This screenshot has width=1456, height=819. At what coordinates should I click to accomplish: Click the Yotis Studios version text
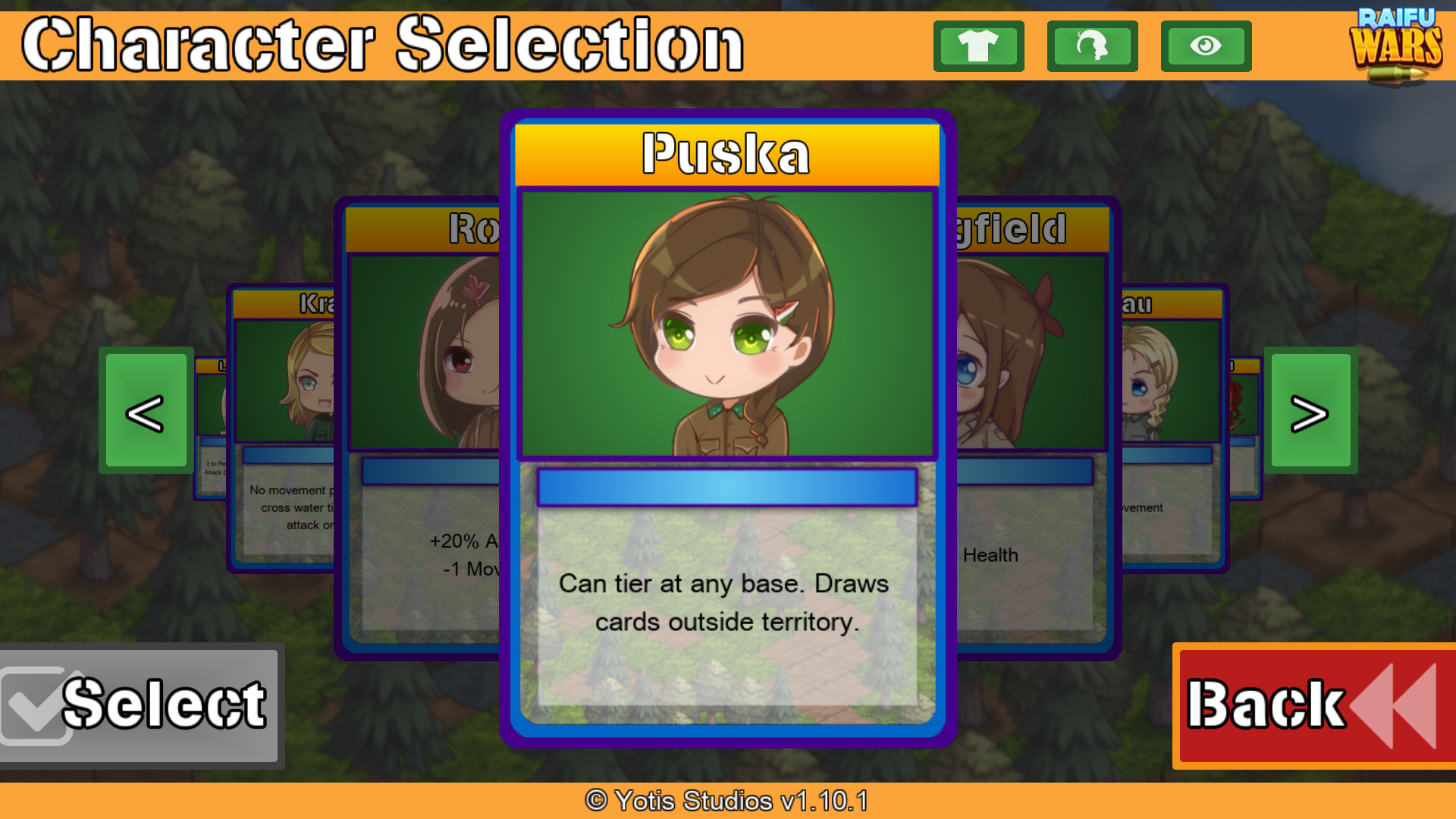click(726, 801)
